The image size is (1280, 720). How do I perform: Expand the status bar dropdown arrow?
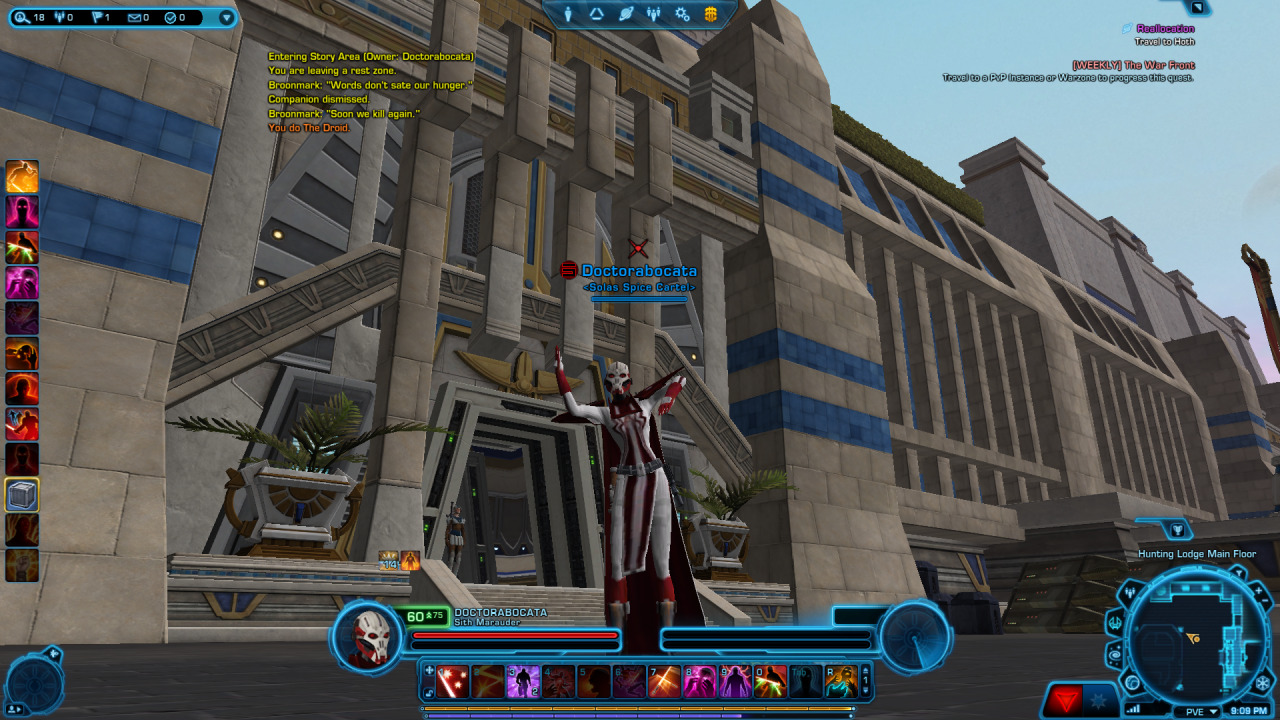[x=227, y=17]
